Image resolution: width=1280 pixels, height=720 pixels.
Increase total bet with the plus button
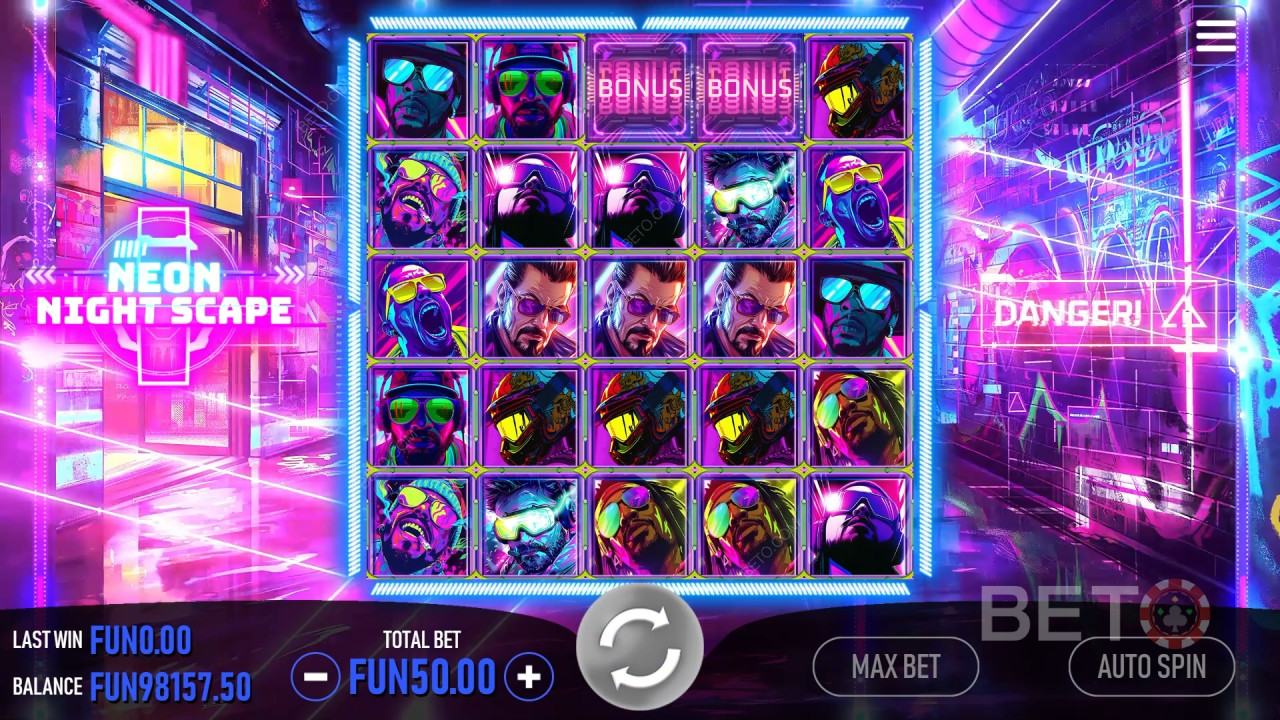(529, 677)
